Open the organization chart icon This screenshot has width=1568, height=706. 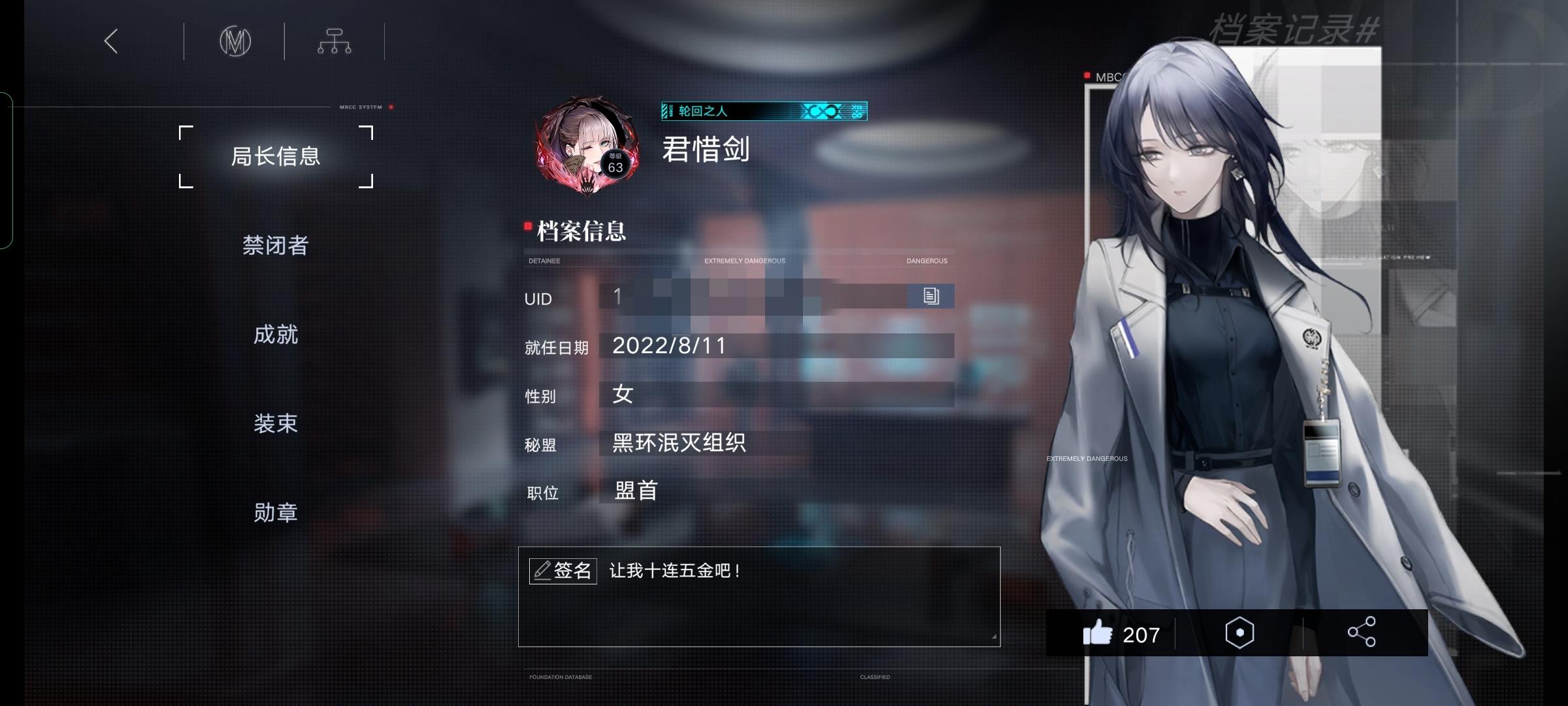pyautogui.click(x=335, y=41)
